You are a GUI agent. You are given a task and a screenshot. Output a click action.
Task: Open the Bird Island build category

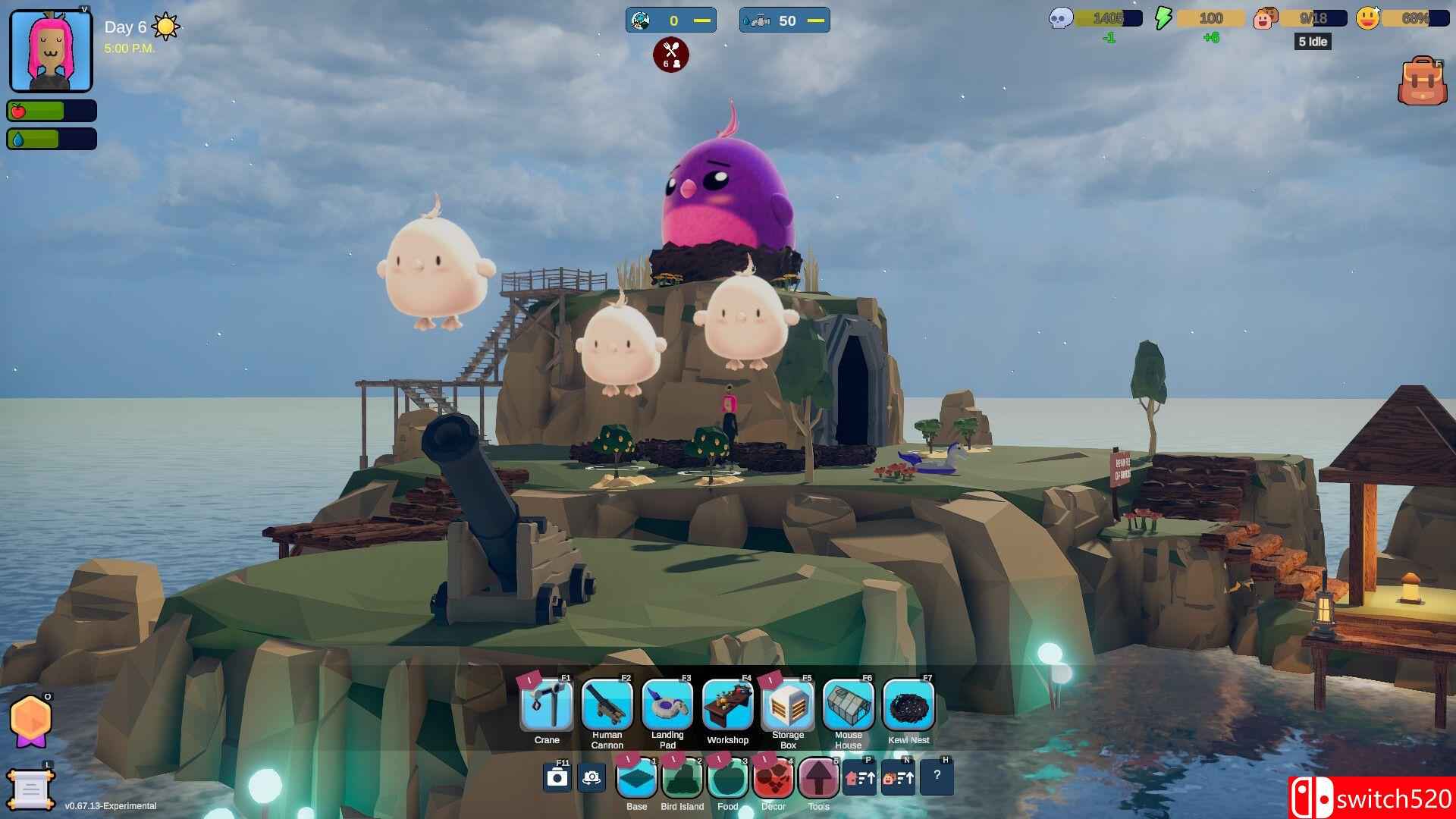[682, 778]
